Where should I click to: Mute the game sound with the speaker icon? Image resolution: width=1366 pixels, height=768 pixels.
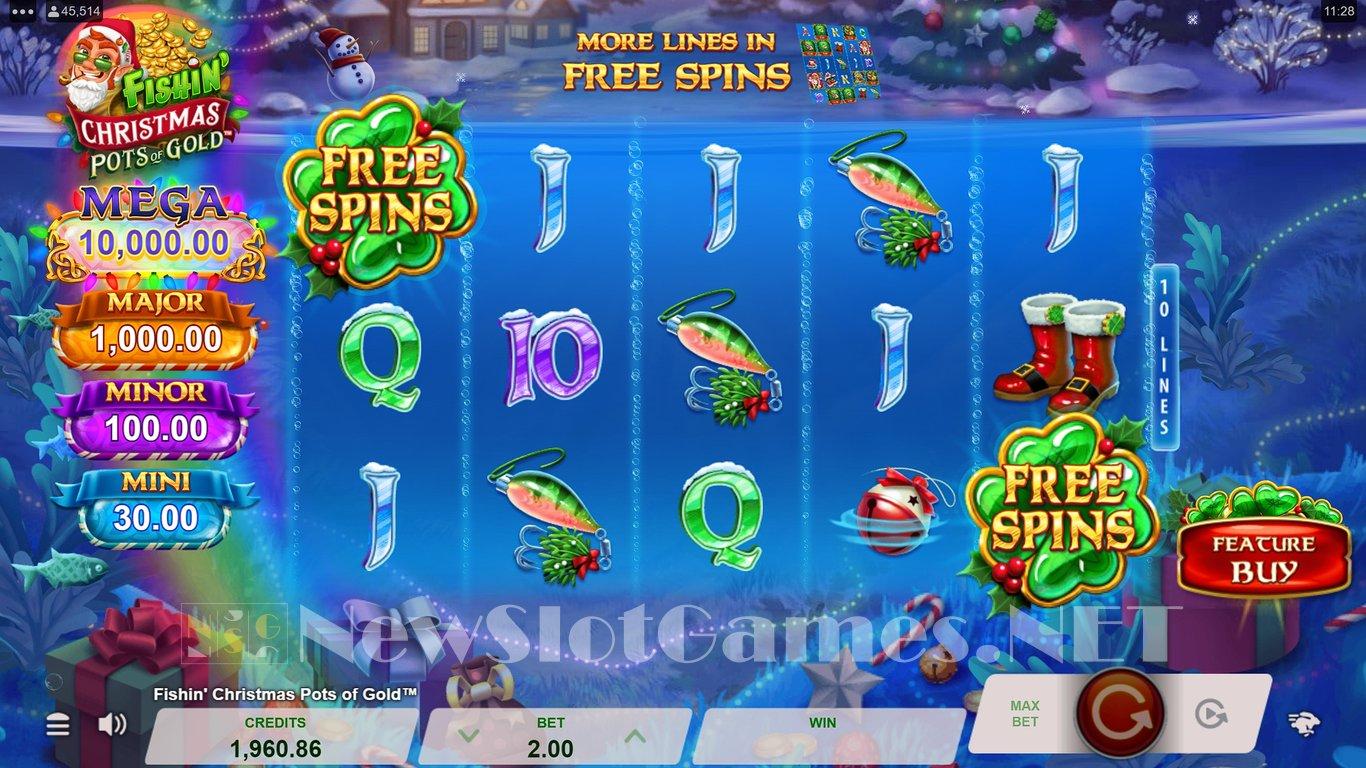click(112, 724)
